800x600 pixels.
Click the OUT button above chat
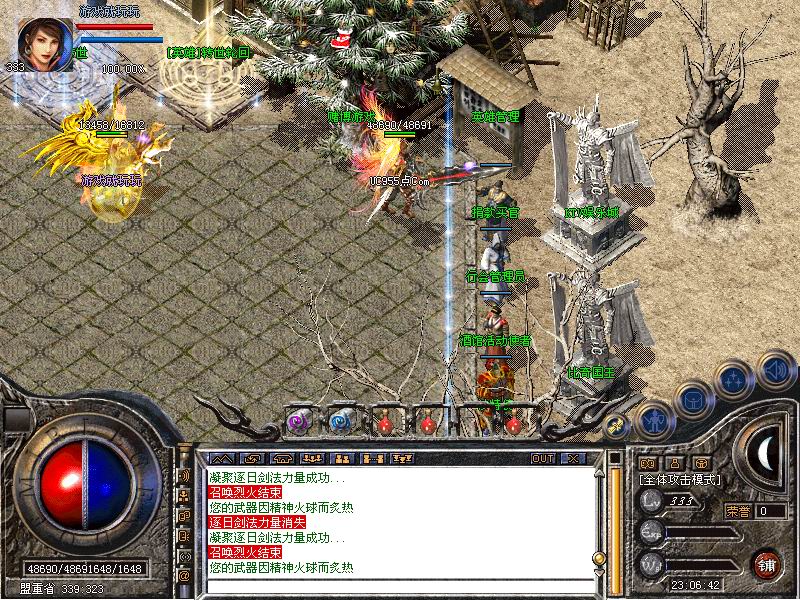543,458
